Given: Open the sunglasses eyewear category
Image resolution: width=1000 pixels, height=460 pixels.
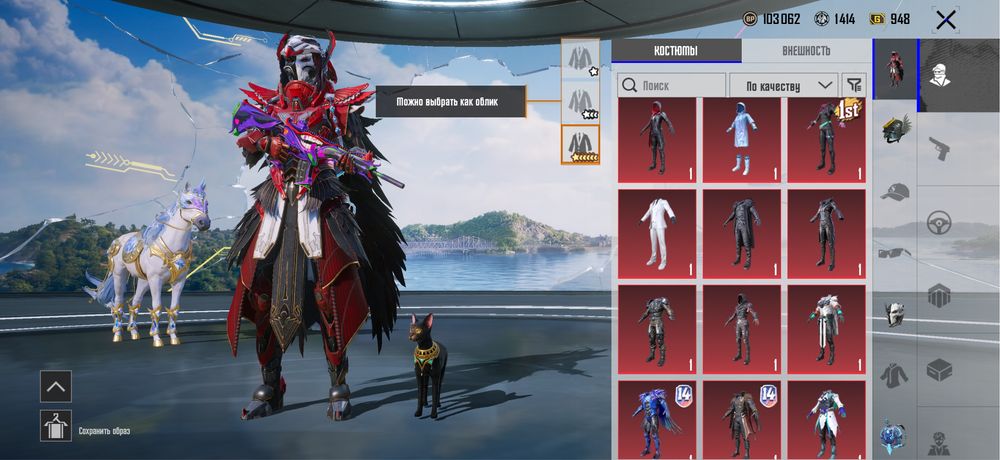Looking at the screenshot, I should click(x=895, y=253).
